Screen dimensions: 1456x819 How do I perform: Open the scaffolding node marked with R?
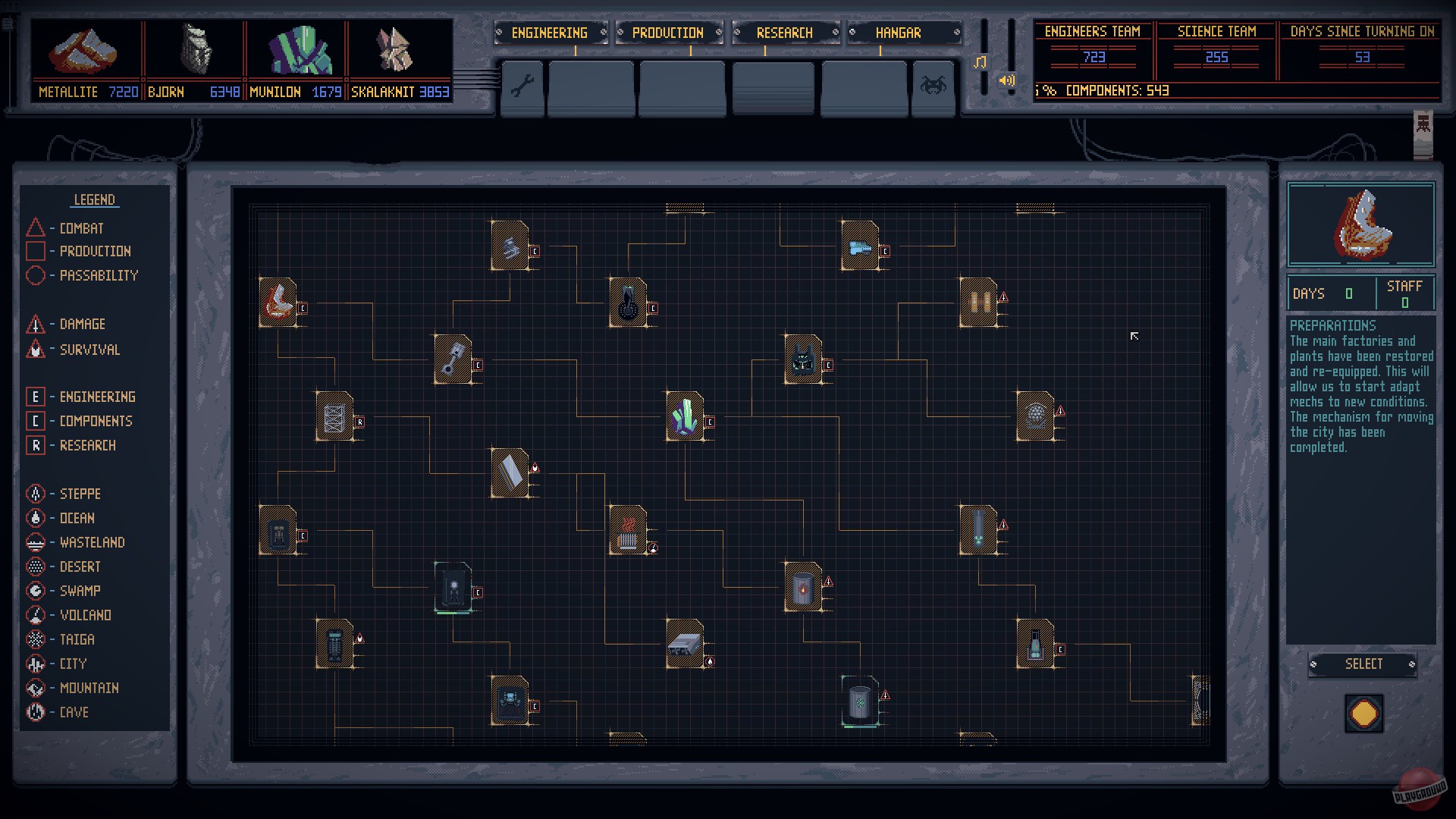tap(336, 416)
